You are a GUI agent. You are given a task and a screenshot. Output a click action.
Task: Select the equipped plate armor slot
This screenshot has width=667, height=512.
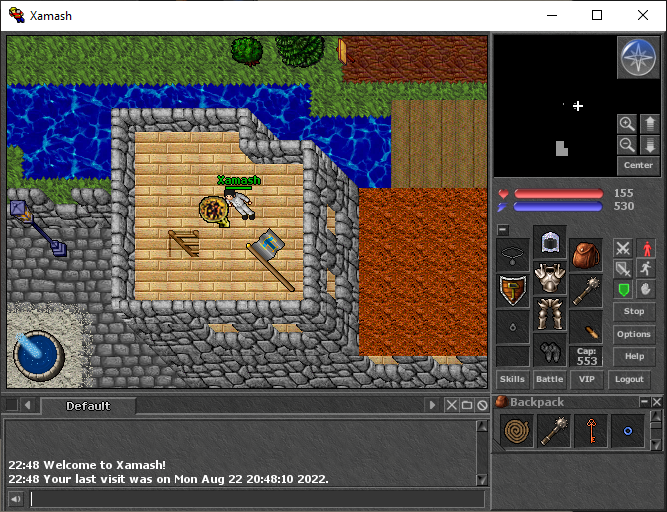tap(549, 277)
